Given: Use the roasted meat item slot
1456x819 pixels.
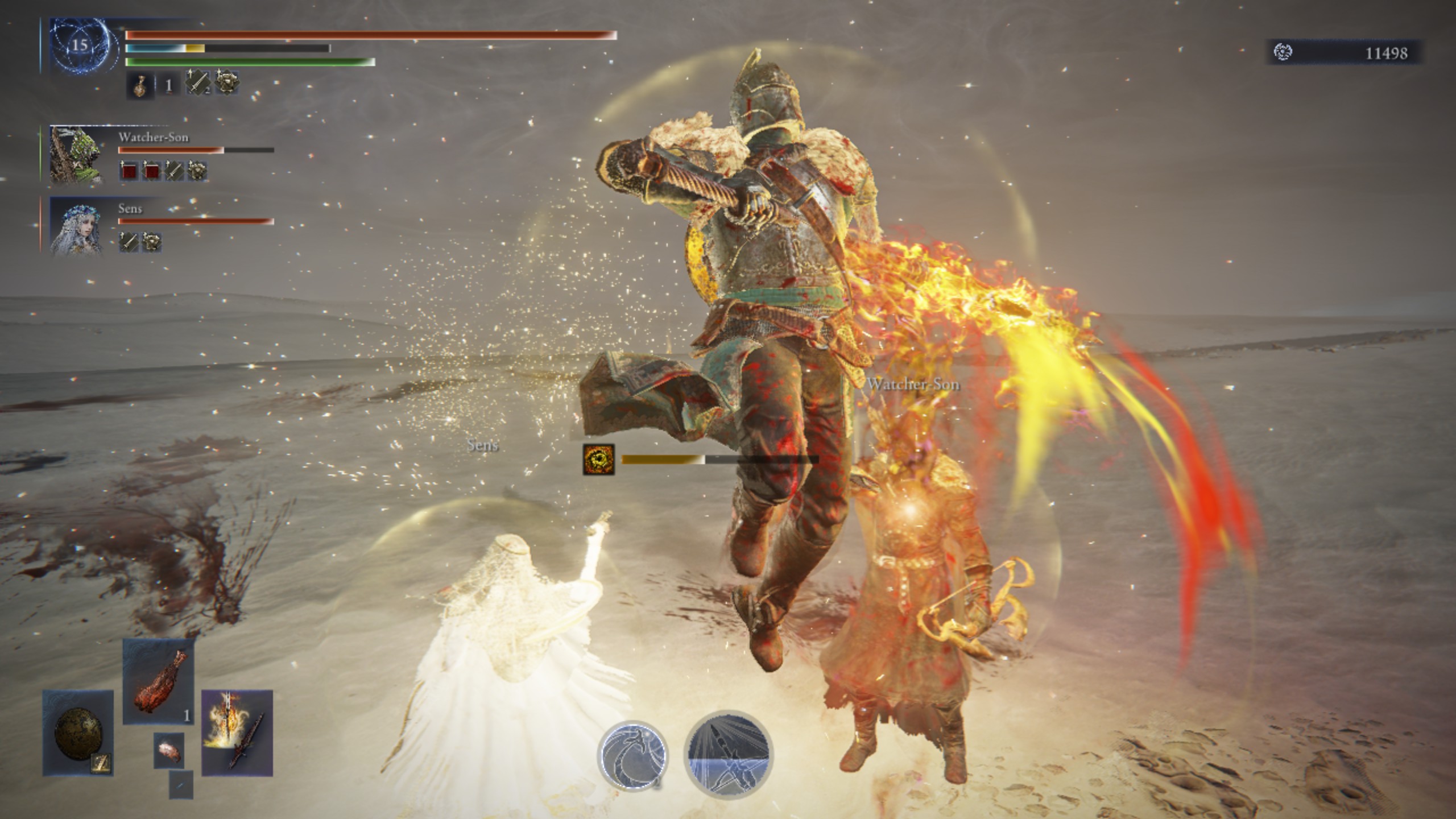Looking at the screenshot, I should coord(159,681).
